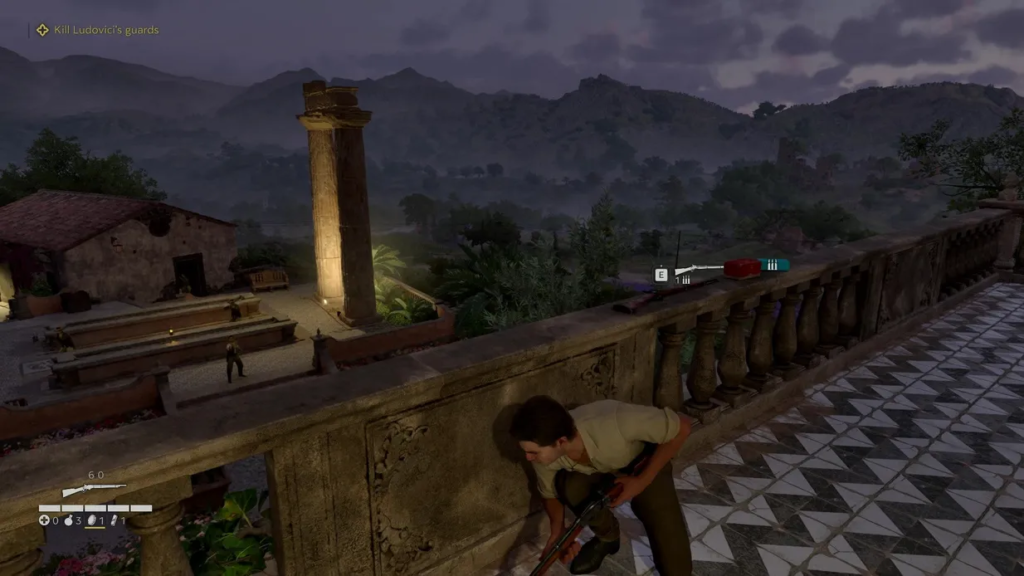Screen dimensions: 1024x576
Task: Click the objective diamond marker icon
Action: (x=42, y=30)
